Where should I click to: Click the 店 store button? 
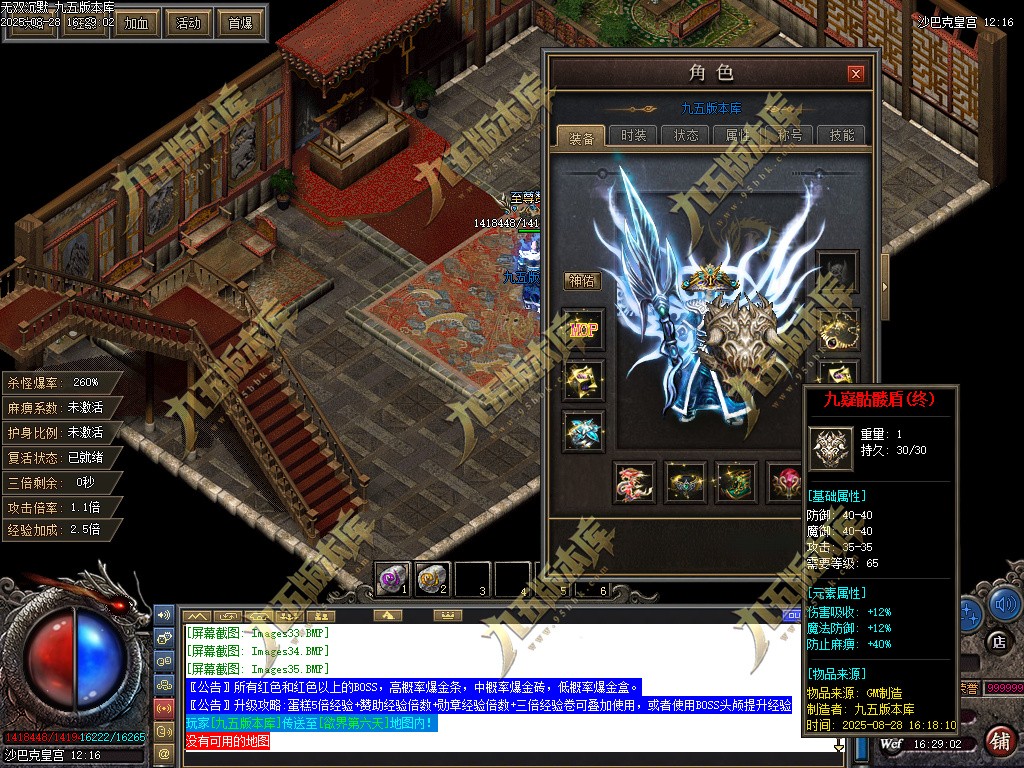996,640
